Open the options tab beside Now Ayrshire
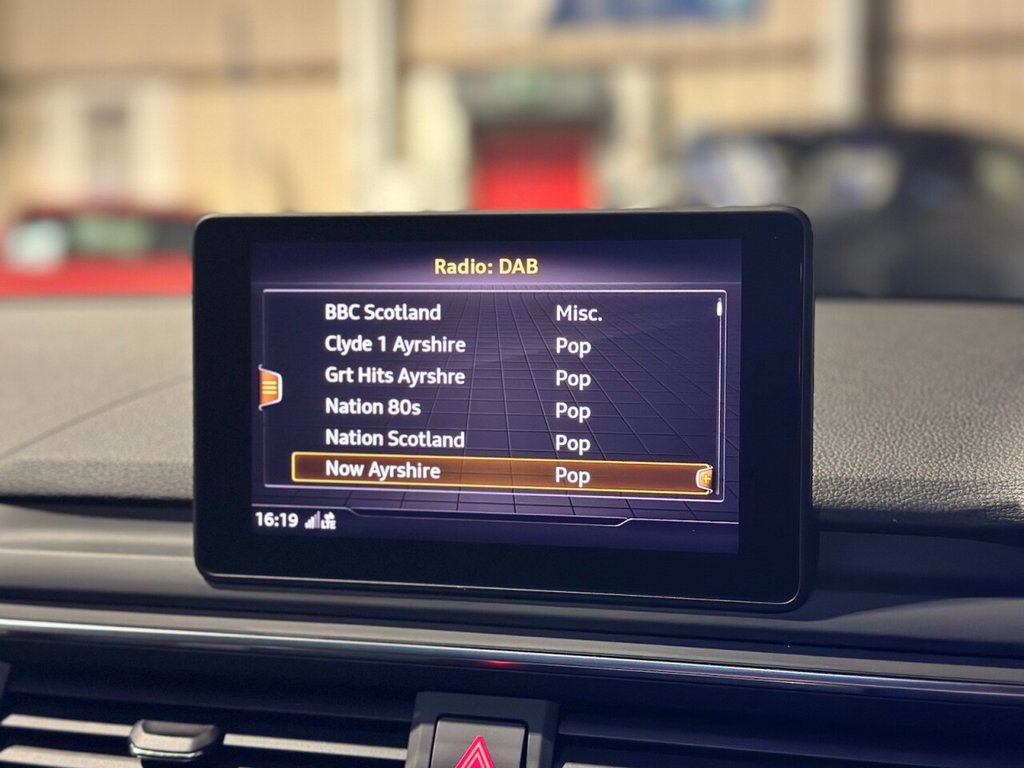Viewport: 1024px width, 768px height. 704,479
